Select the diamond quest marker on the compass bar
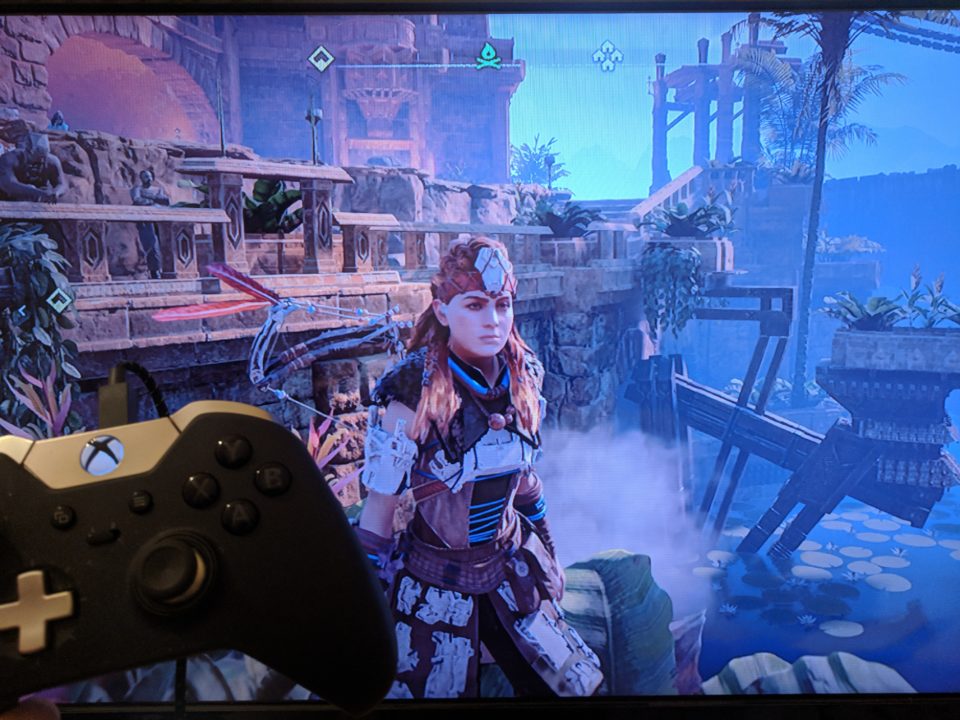Viewport: 960px width, 720px height. (x=320, y=58)
